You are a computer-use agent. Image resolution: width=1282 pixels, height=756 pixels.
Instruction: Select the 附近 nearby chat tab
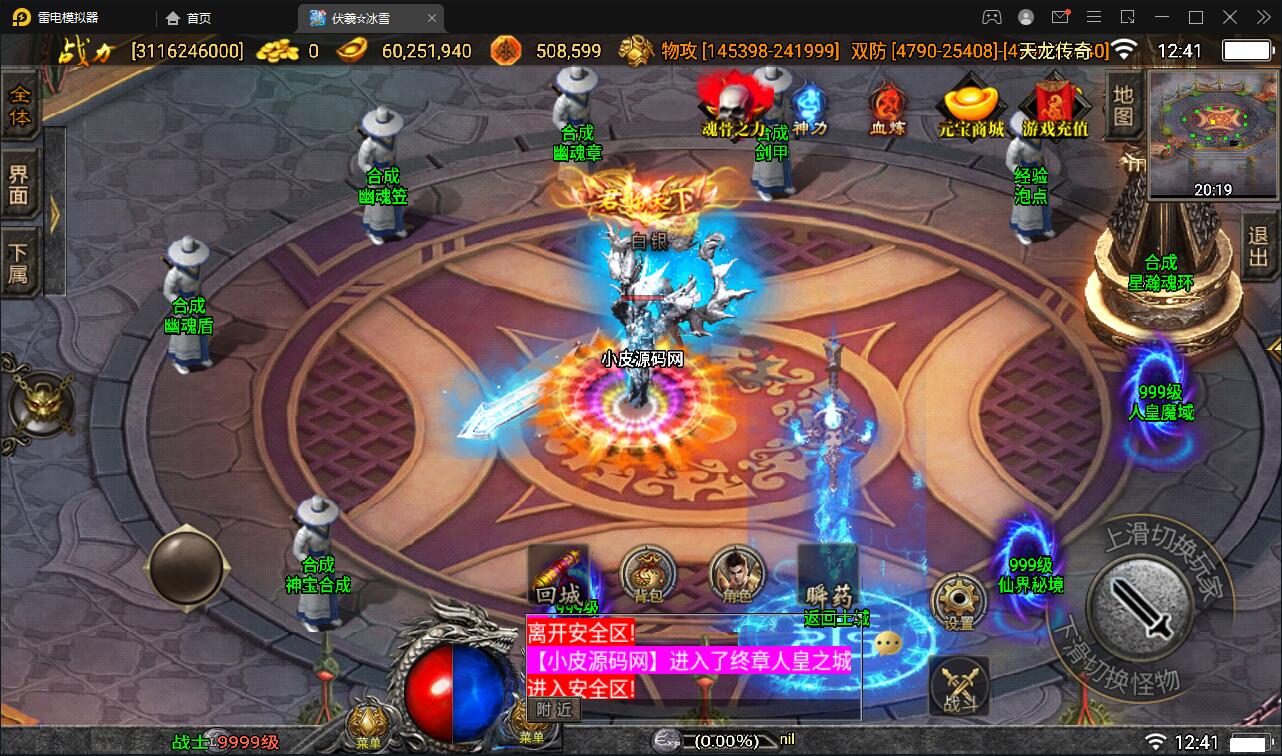[x=553, y=709]
